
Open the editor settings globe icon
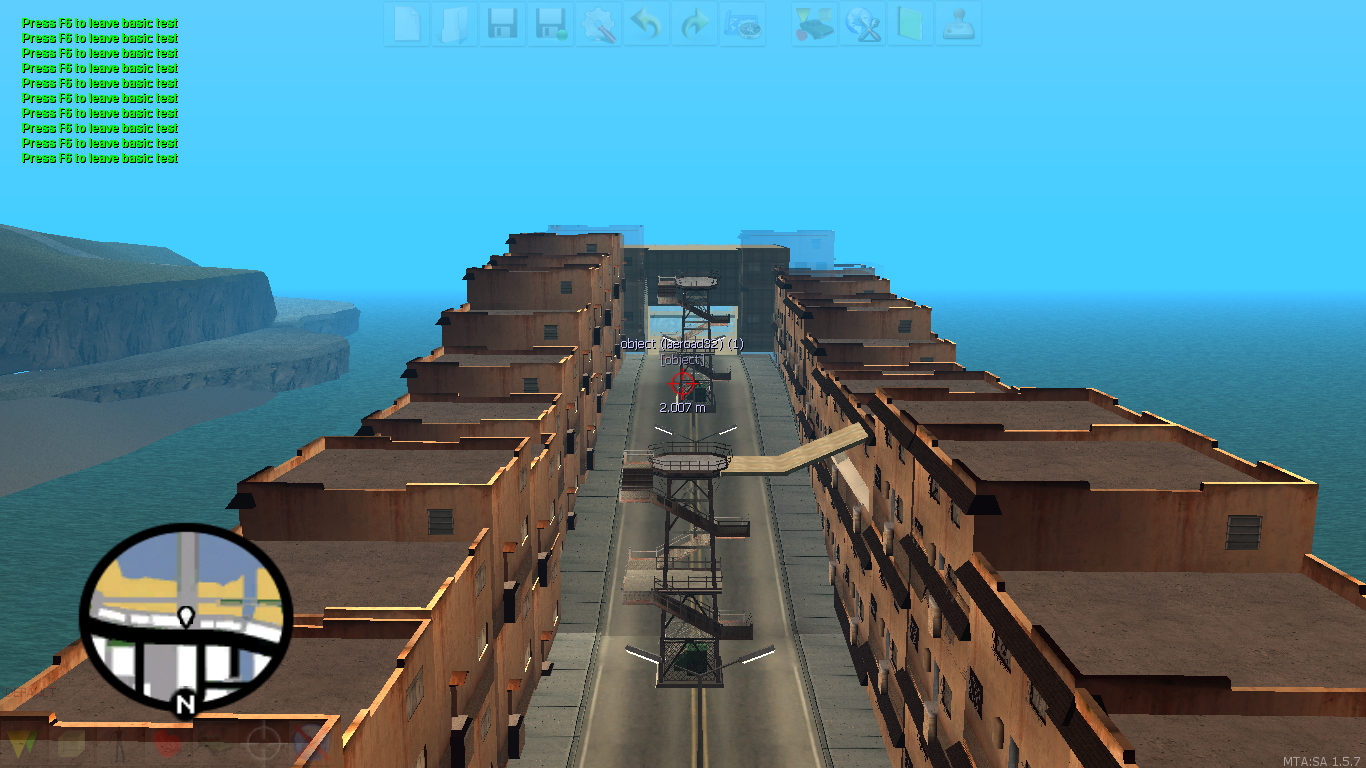click(864, 25)
